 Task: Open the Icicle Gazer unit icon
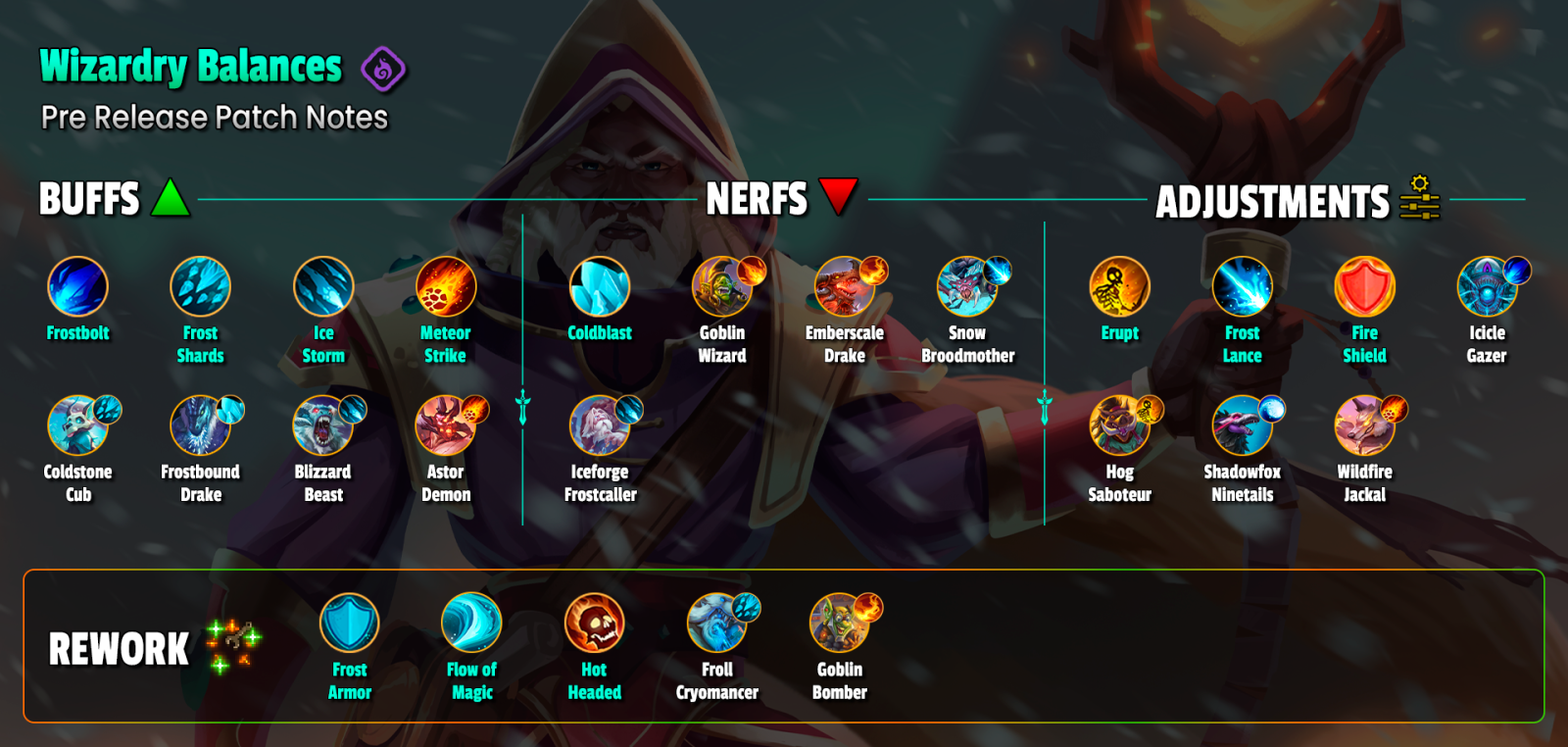[x=1487, y=286]
